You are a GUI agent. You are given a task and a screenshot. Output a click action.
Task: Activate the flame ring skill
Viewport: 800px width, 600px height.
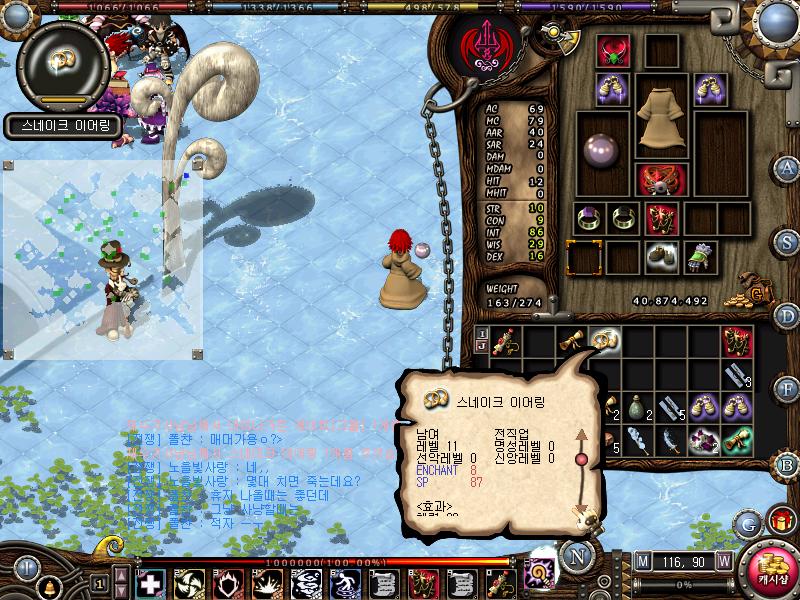click(x=228, y=583)
